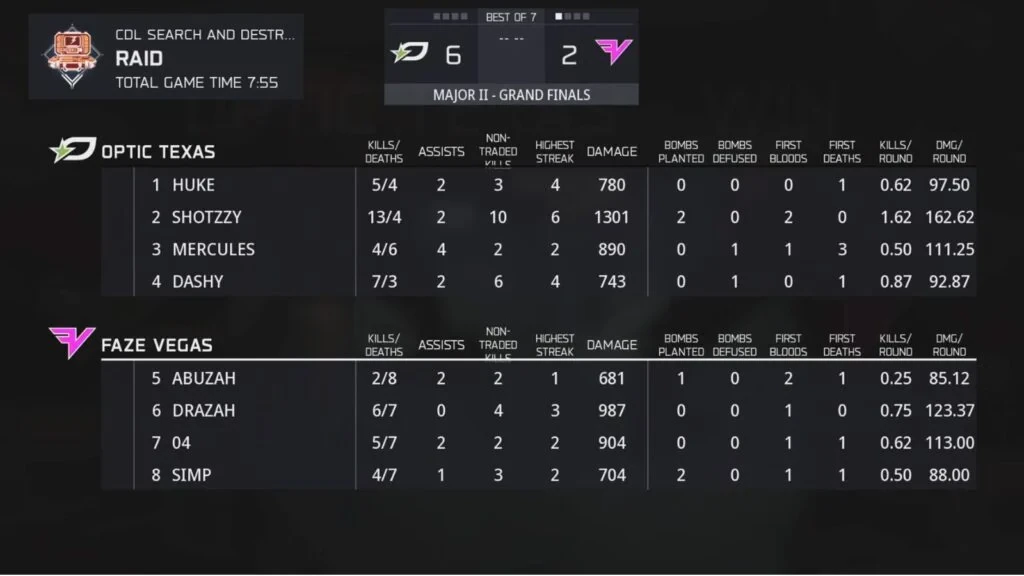The width and height of the screenshot is (1024, 576).
Task: Select DASHY's player row
Action: pyautogui.click(x=197, y=281)
